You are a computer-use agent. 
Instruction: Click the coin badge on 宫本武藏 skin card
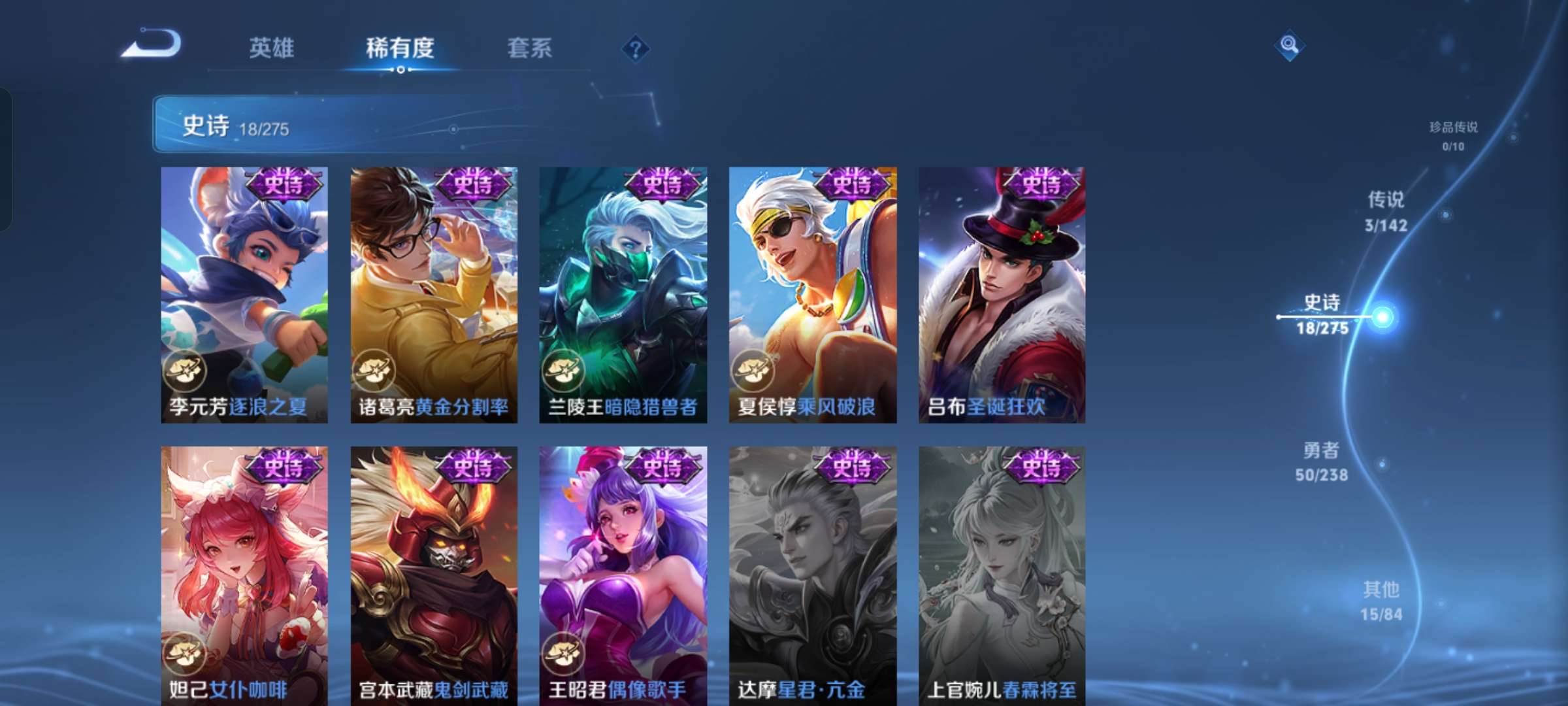[x=375, y=654]
